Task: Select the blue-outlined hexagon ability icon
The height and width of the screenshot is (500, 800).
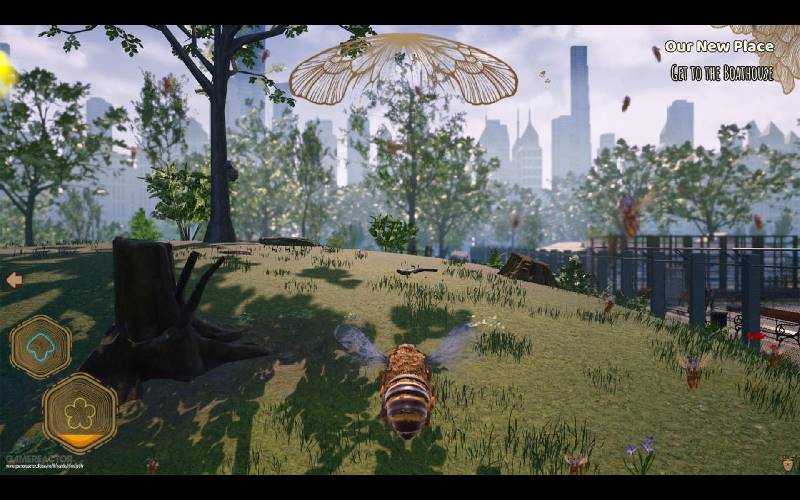Action: point(41,347)
